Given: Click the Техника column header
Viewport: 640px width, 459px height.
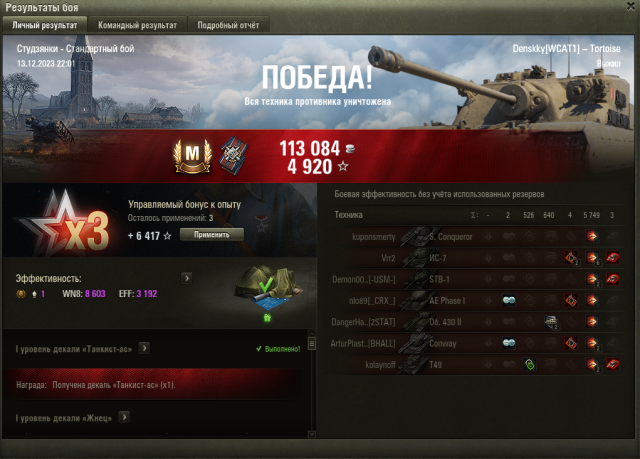Looking at the screenshot, I should tap(349, 214).
